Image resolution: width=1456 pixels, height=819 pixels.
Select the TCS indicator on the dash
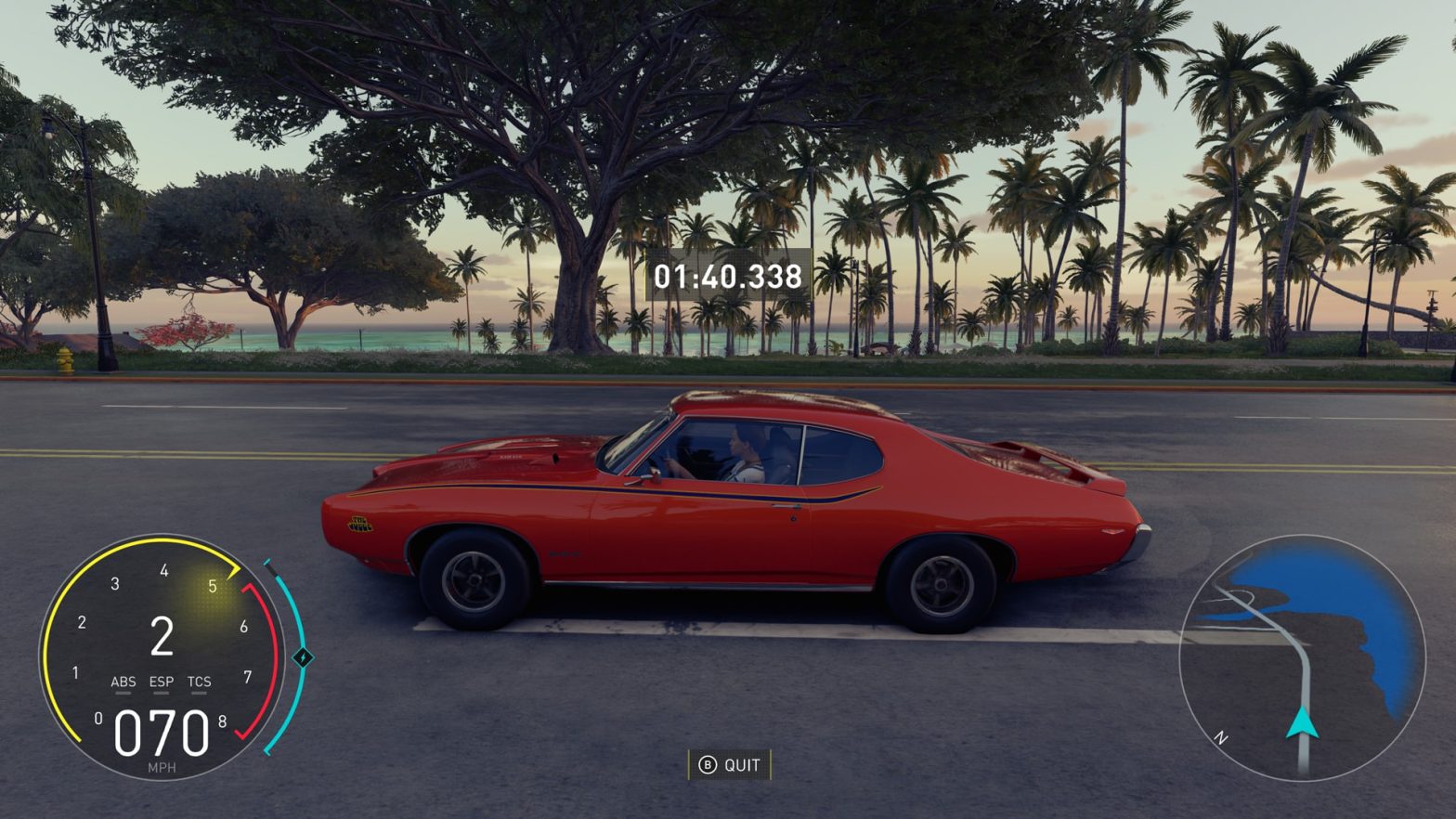(x=198, y=681)
